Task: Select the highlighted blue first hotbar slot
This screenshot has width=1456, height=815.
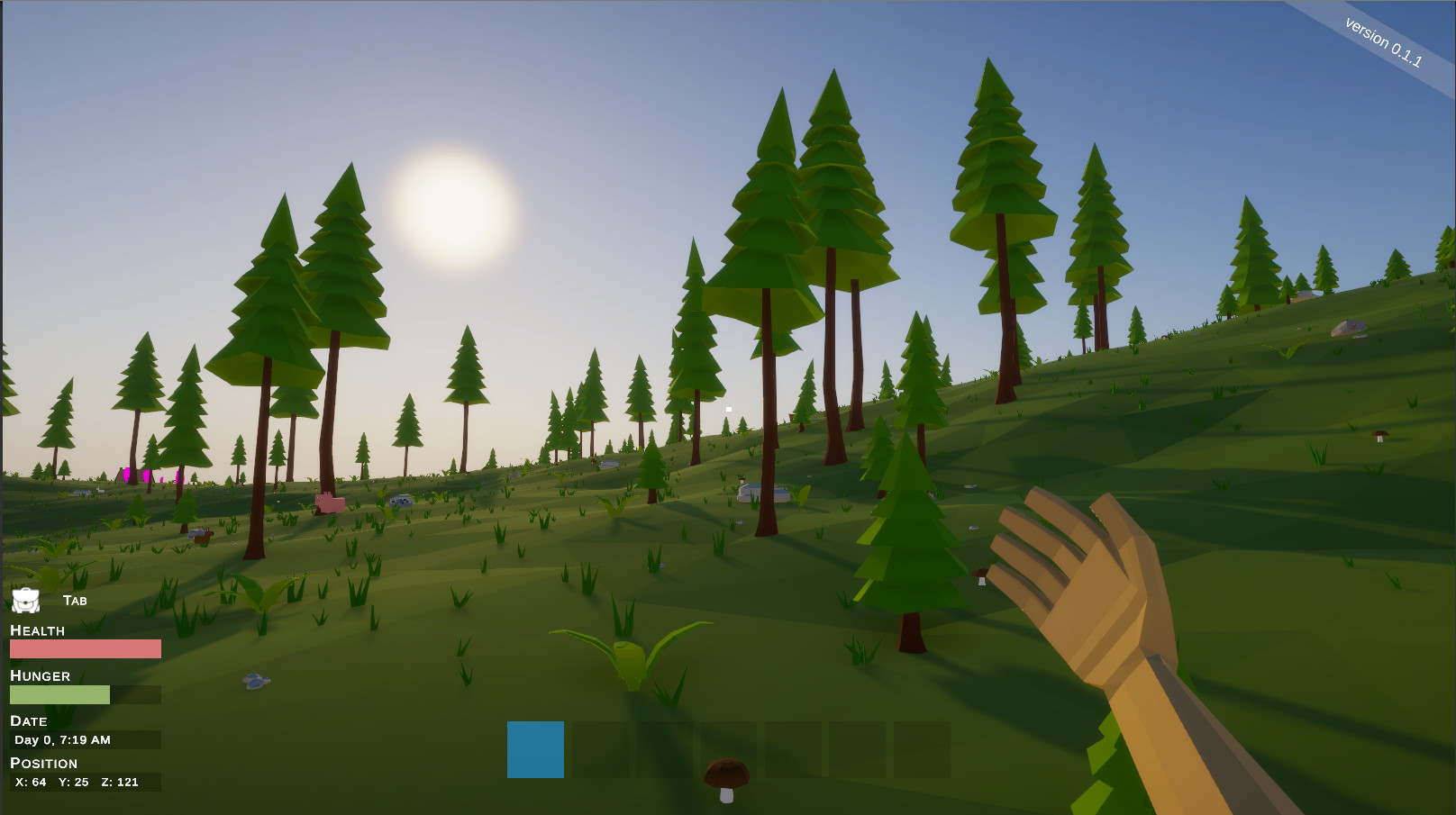Action: pyautogui.click(x=534, y=750)
